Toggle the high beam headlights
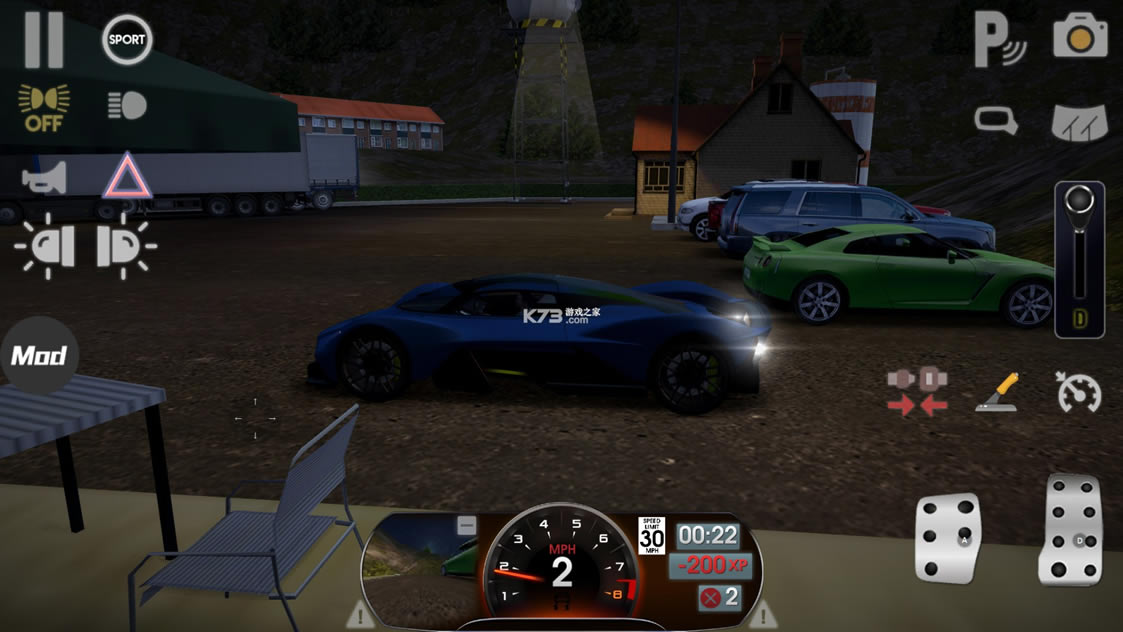The image size is (1123, 632). point(127,105)
